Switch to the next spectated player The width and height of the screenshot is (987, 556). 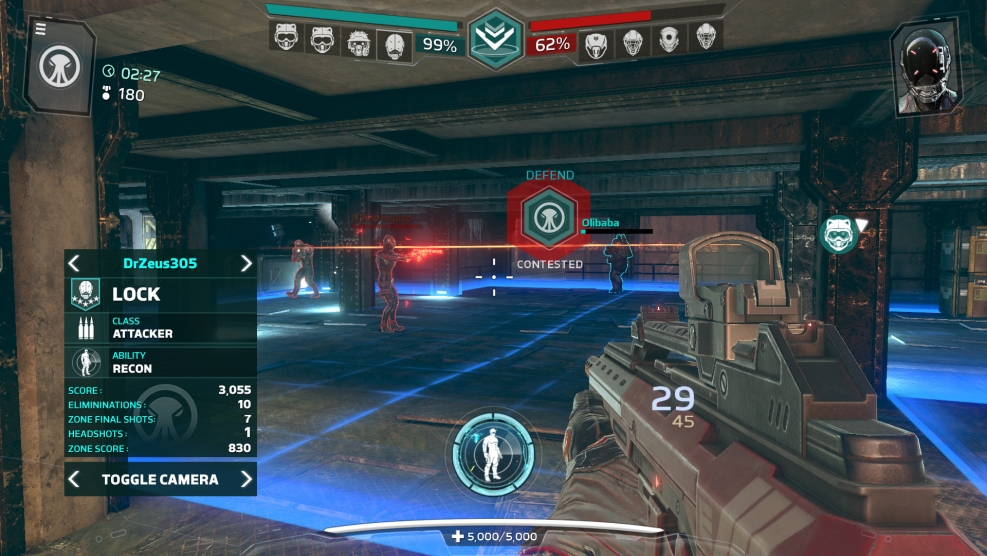246,263
